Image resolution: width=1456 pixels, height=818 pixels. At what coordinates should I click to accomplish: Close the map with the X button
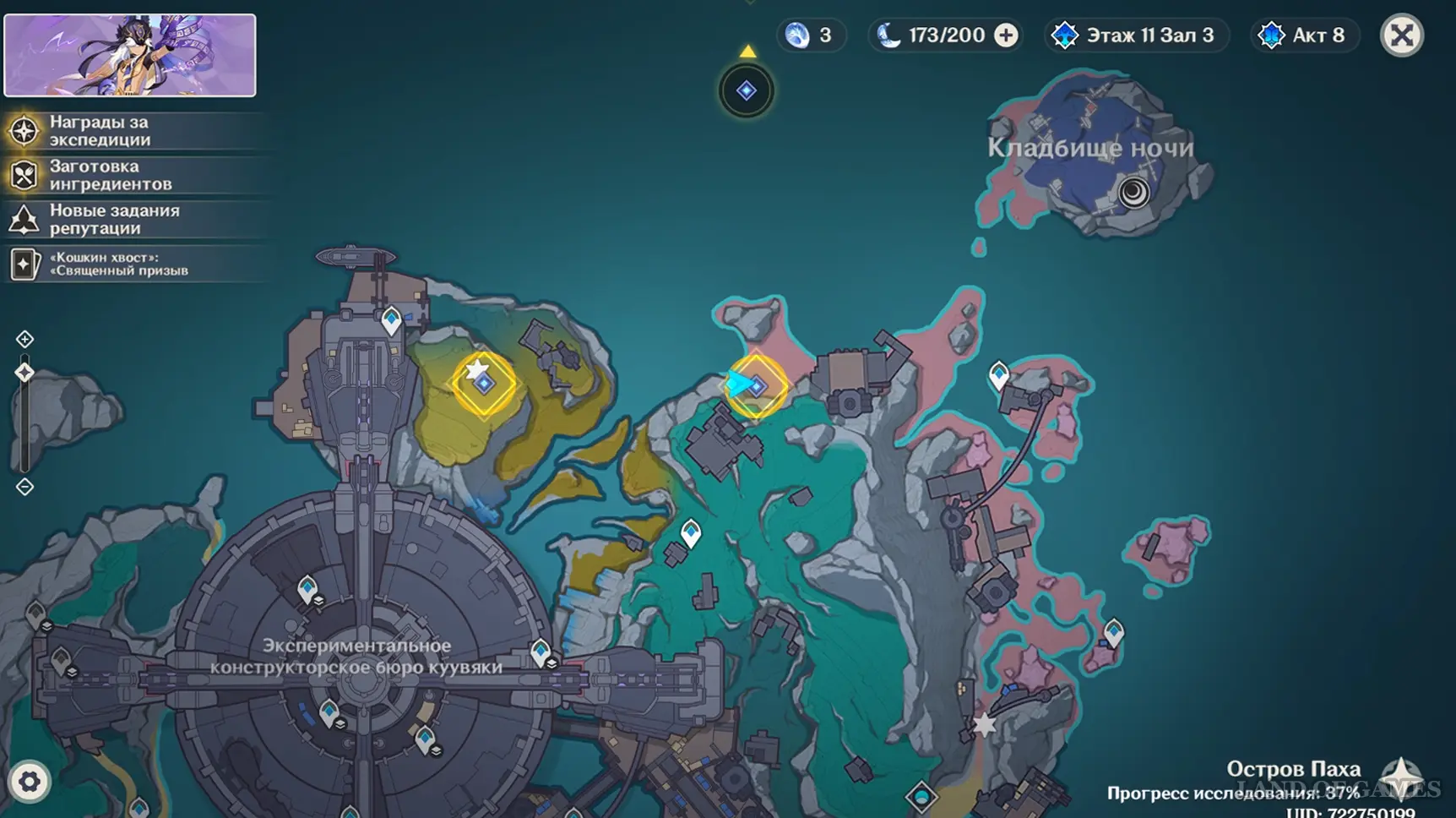click(x=1402, y=35)
